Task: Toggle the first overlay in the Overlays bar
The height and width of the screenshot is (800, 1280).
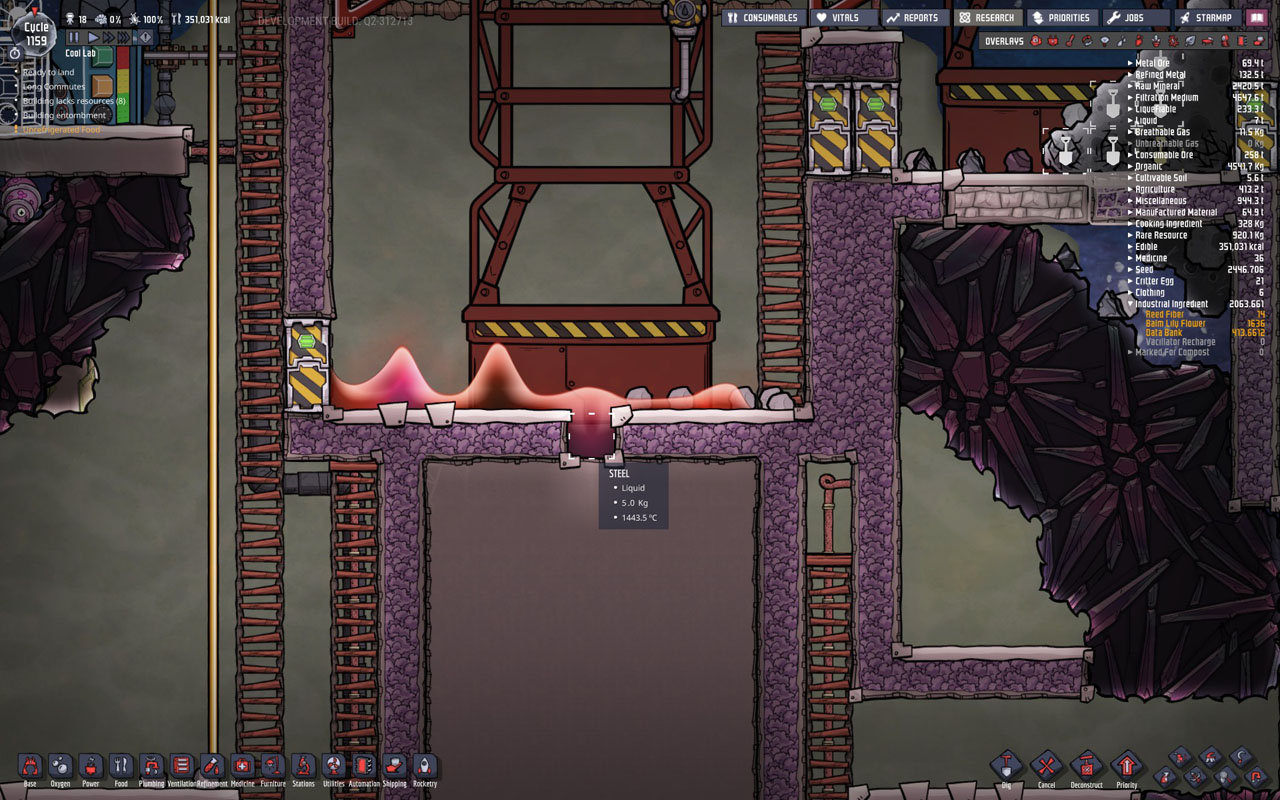Action: [1035, 41]
